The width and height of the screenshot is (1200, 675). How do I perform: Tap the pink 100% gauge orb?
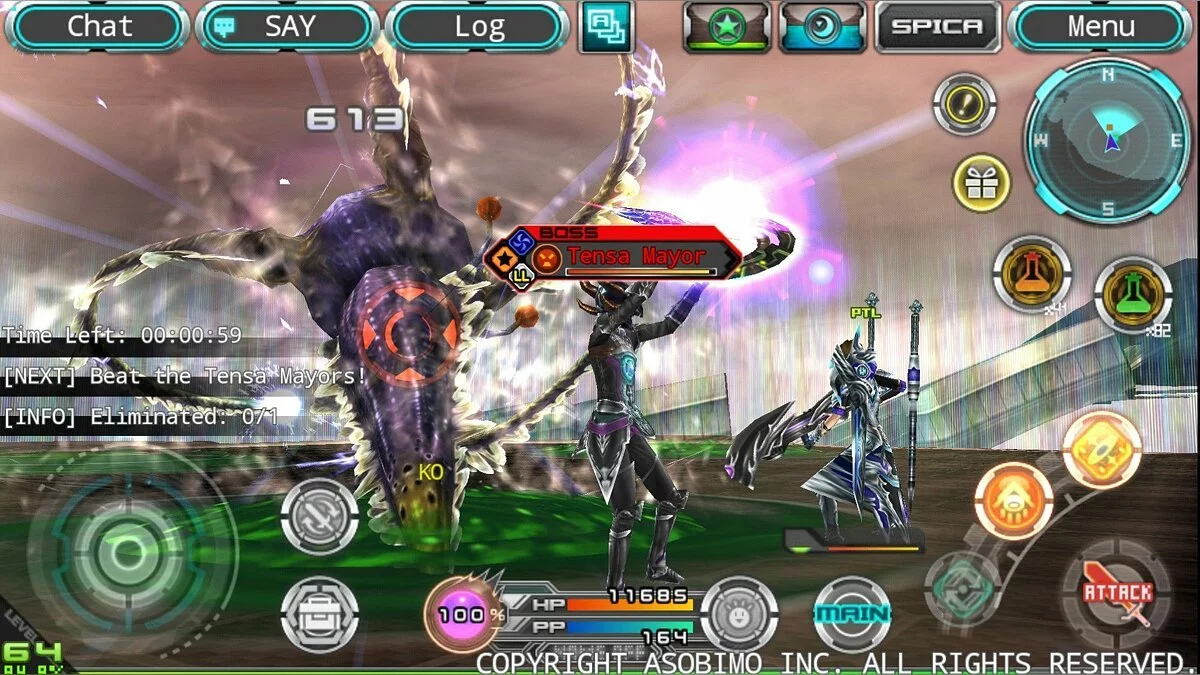[x=463, y=615]
